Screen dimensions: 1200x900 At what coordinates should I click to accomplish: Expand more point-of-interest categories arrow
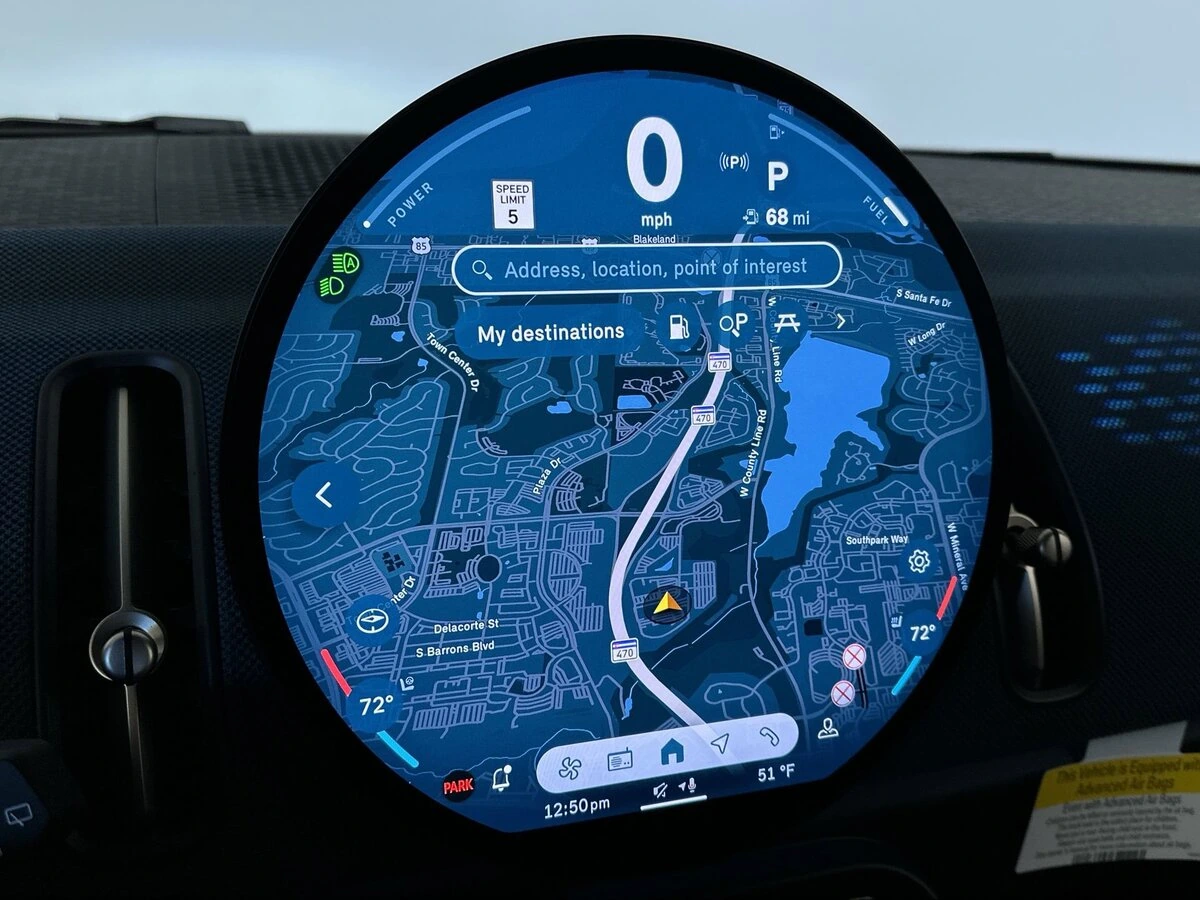[841, 321]
